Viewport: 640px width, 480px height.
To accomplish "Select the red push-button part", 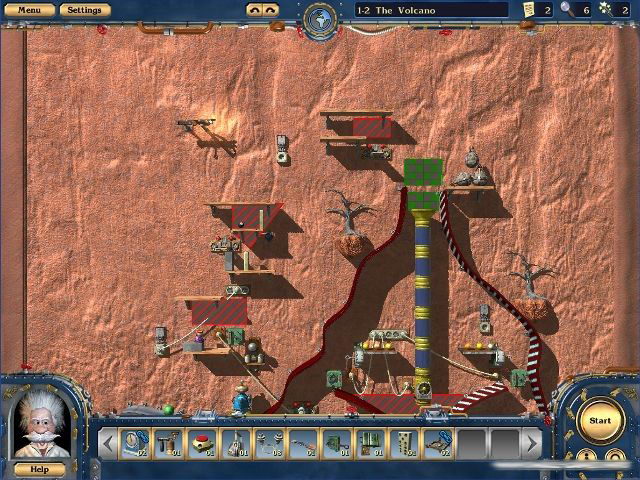I will 203,441.
